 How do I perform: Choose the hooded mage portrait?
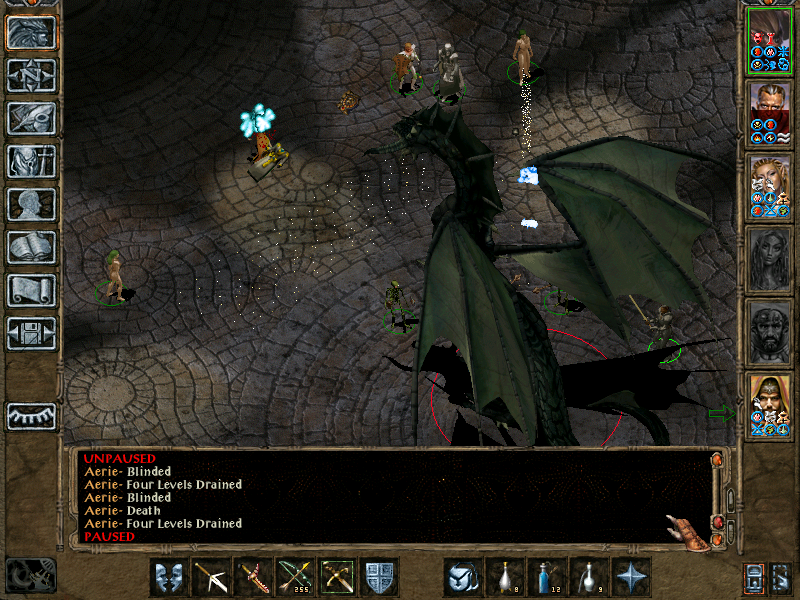[769, 404]
